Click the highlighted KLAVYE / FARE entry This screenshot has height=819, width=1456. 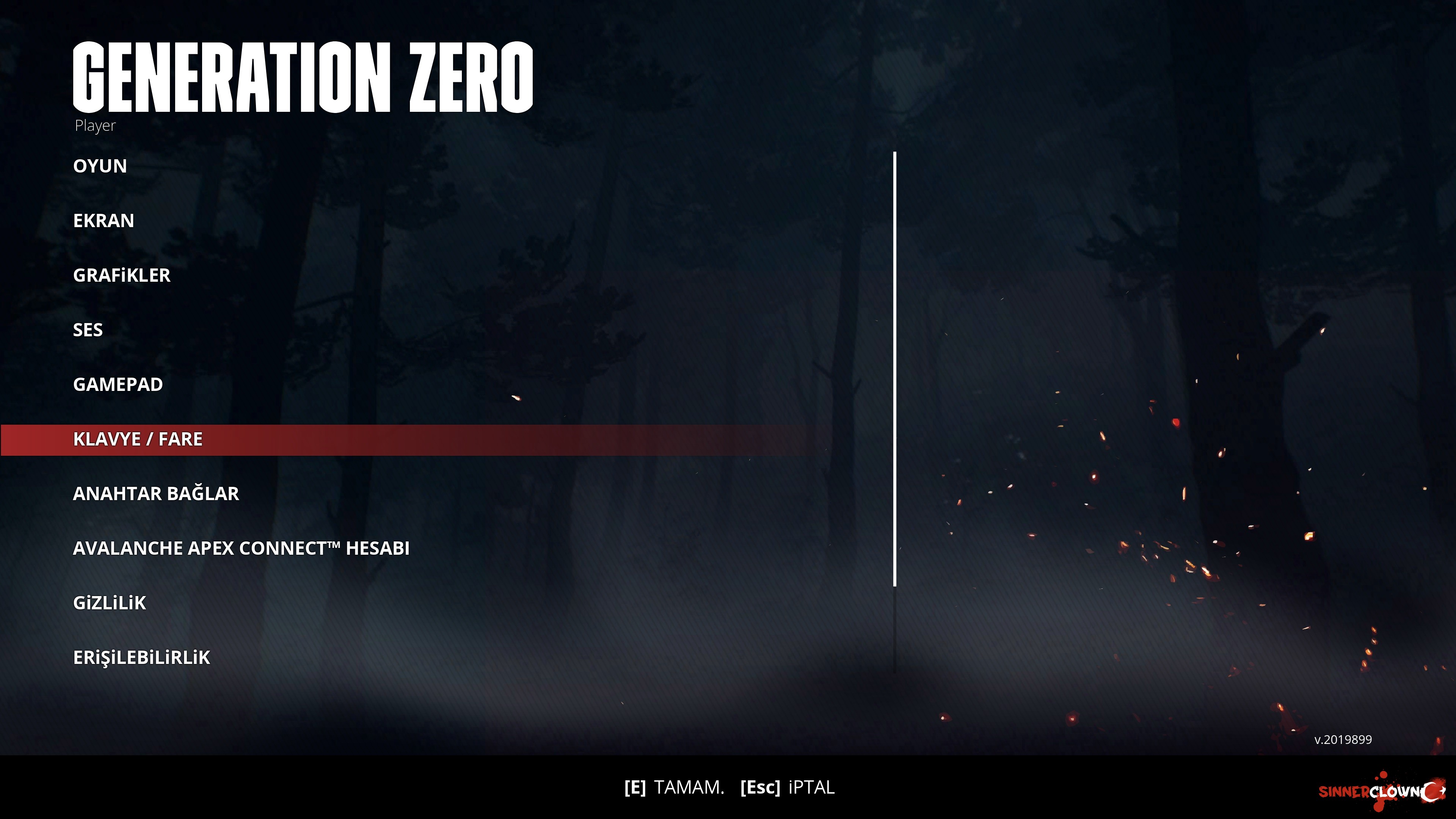[138, 439]
